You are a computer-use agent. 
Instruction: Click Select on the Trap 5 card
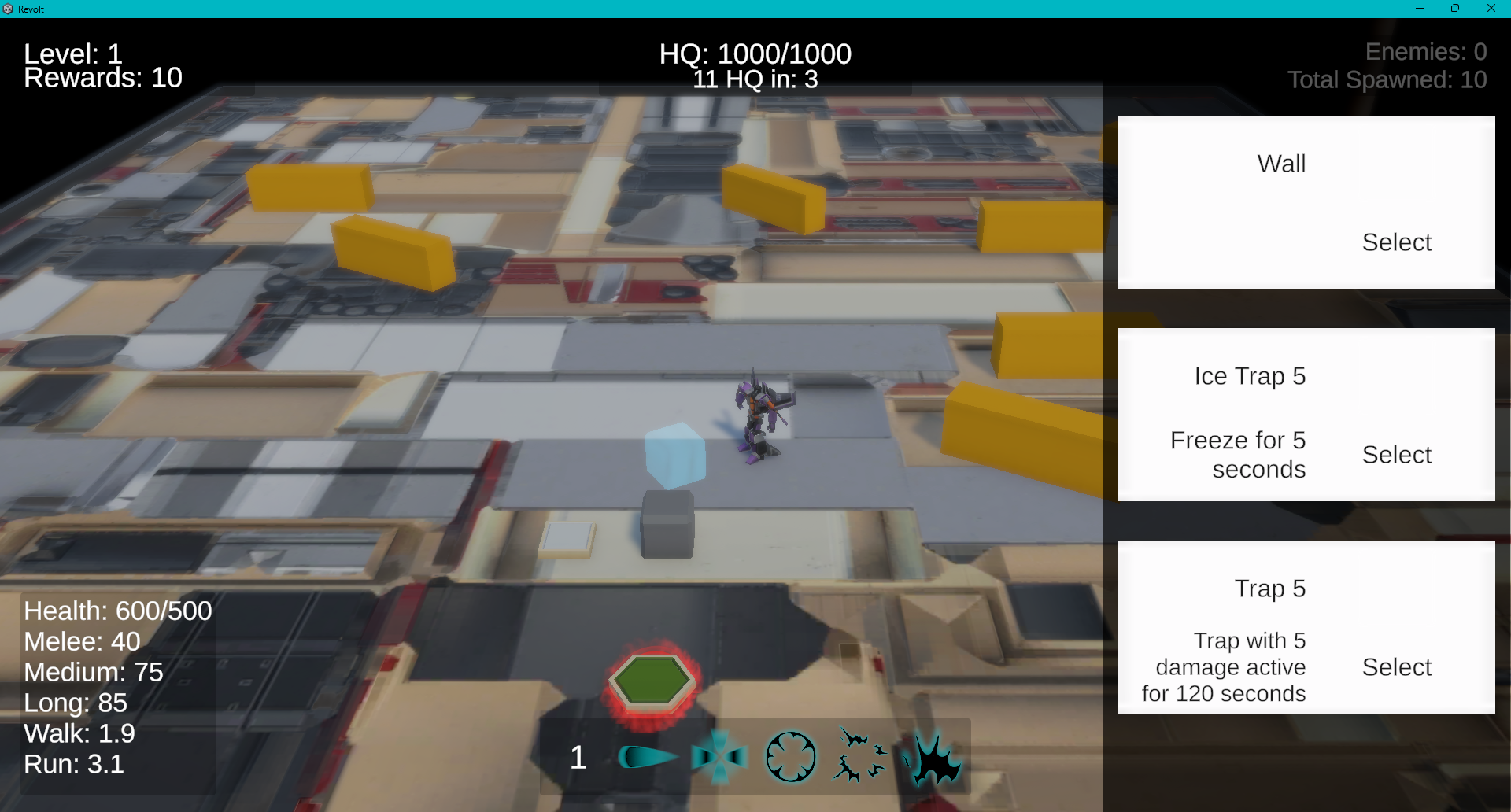click(1396, 666)
